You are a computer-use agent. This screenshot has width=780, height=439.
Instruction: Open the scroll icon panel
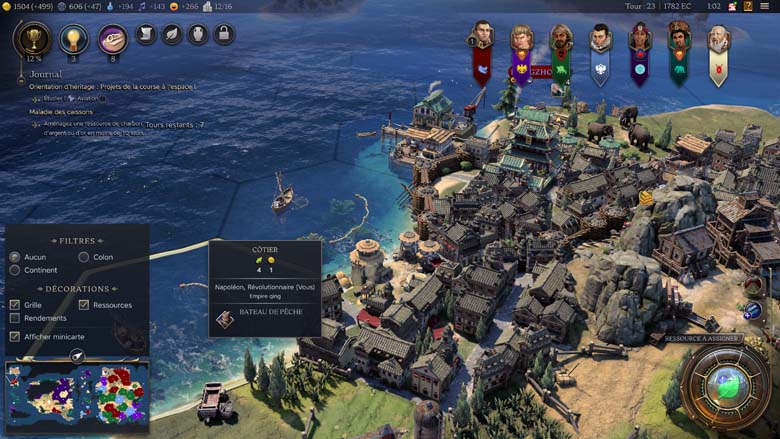coord(146,34)
